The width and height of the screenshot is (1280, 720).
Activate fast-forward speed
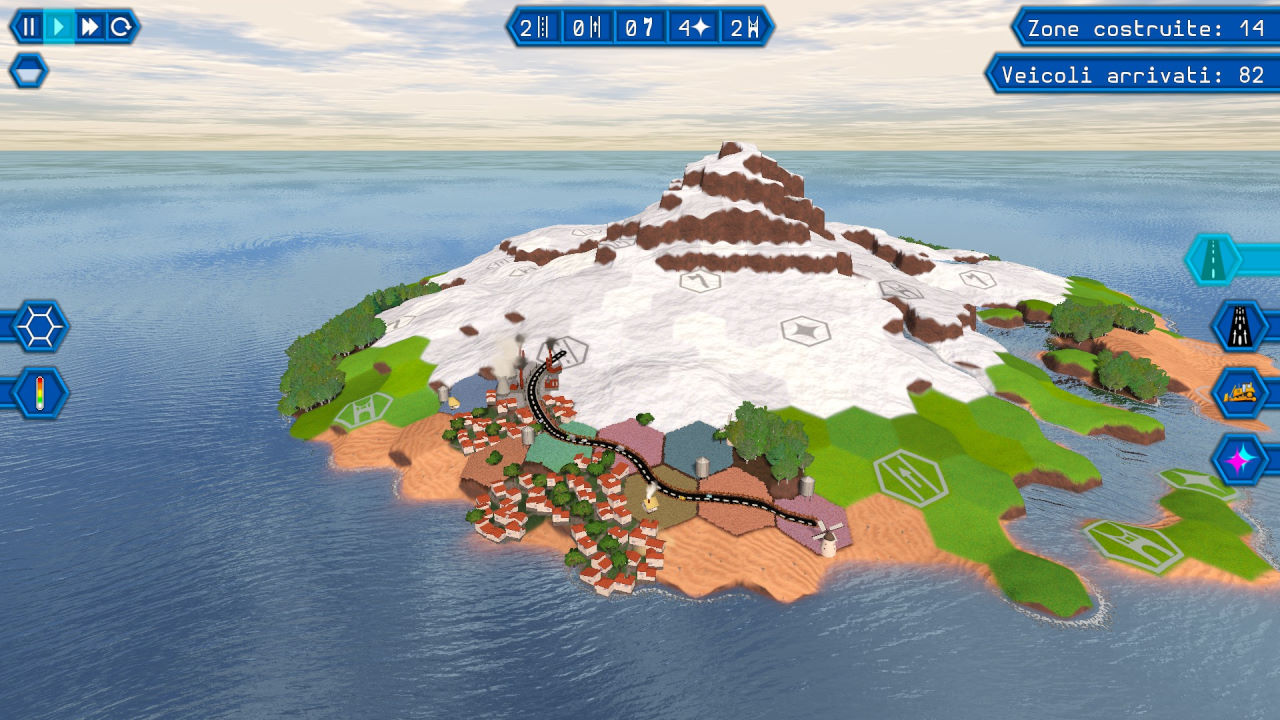tap(90, 27)
